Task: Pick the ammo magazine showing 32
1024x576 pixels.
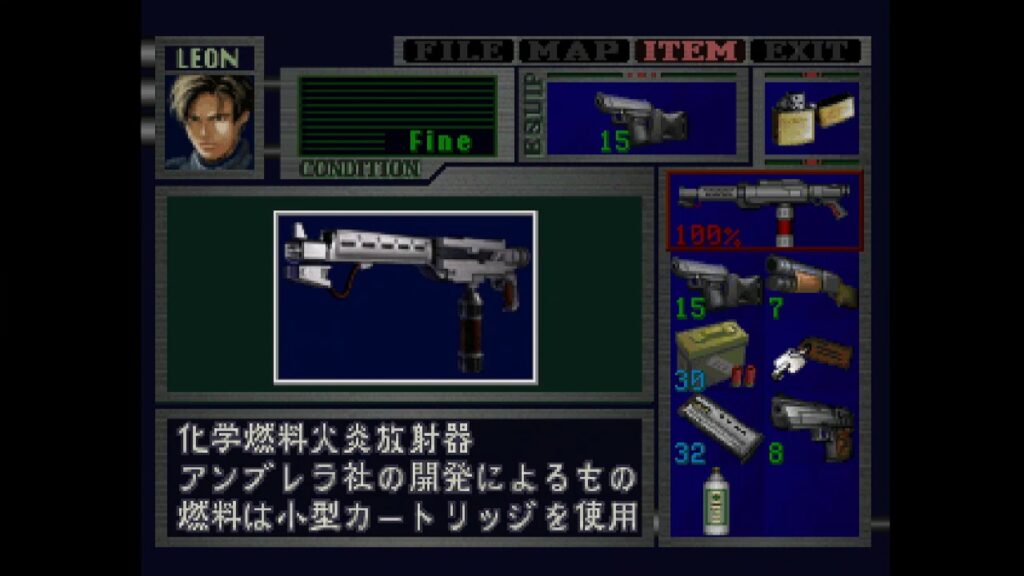Action: (x=716, y=428)
